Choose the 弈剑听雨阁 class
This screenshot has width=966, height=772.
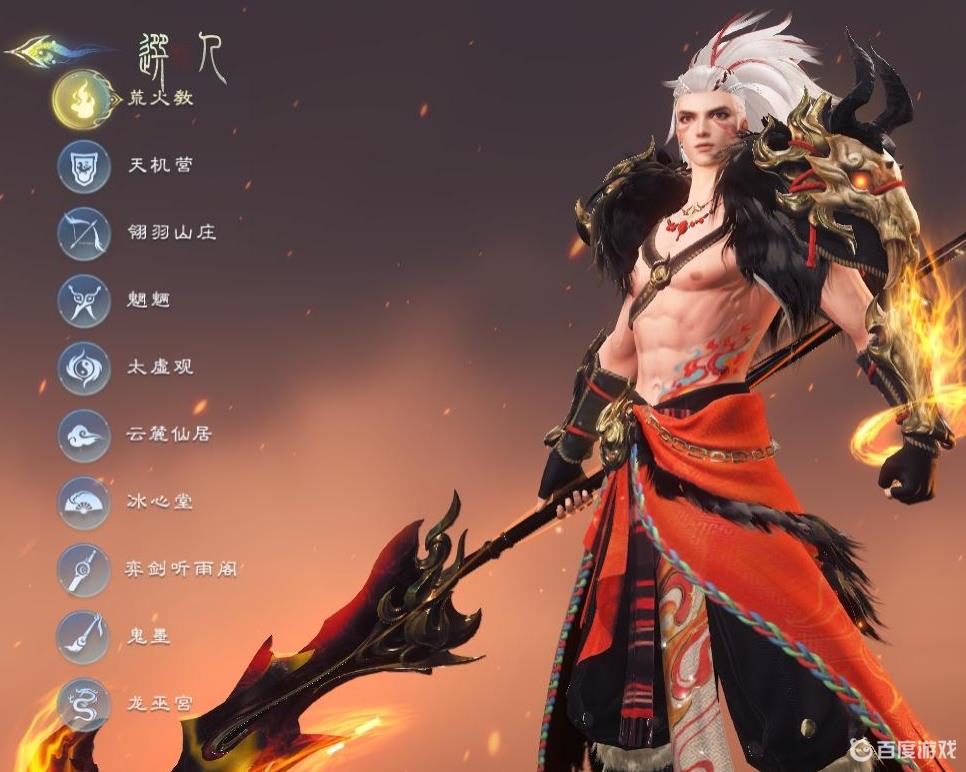[x=84, y=569]
